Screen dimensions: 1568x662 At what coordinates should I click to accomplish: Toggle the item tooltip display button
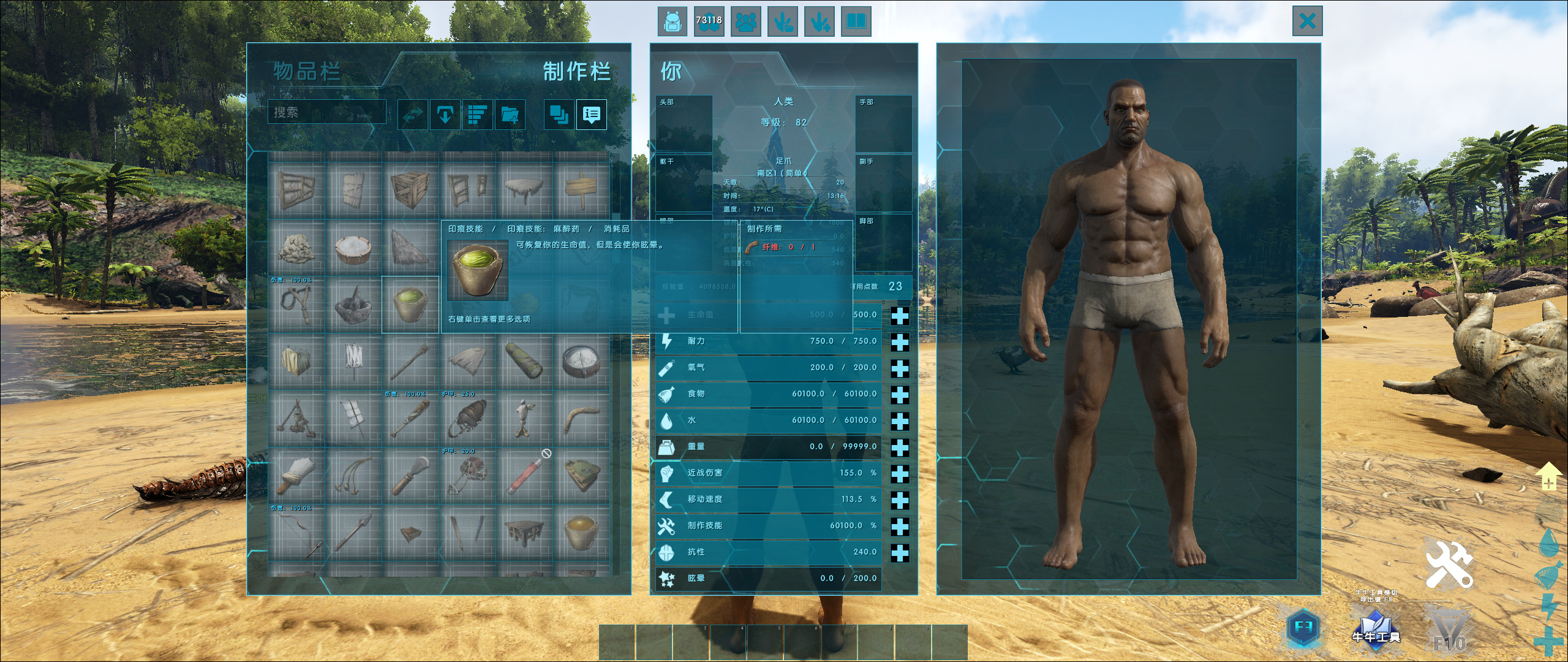tap(591, 114)
